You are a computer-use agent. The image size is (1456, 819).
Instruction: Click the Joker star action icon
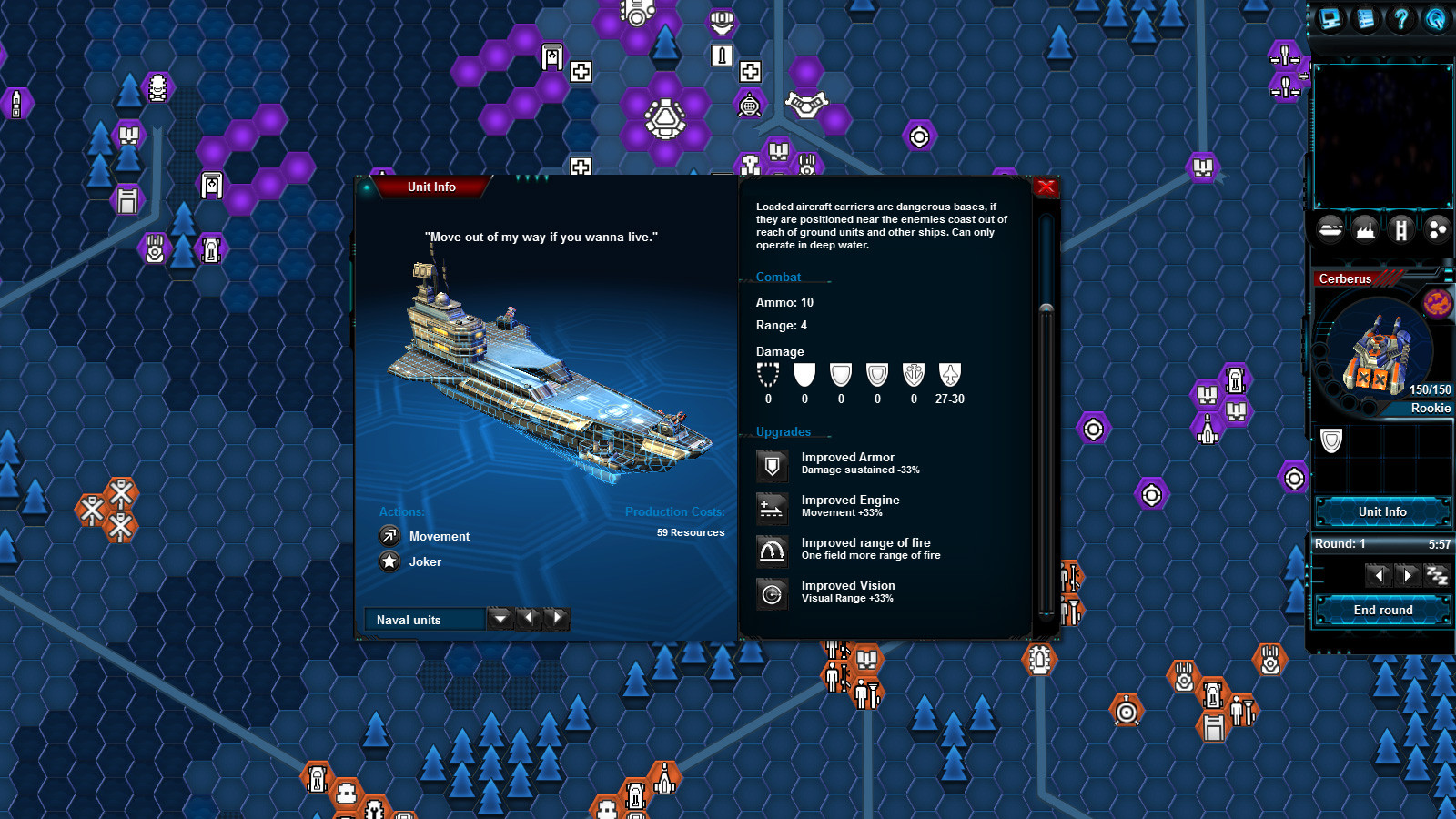click(x=389, y=561)
